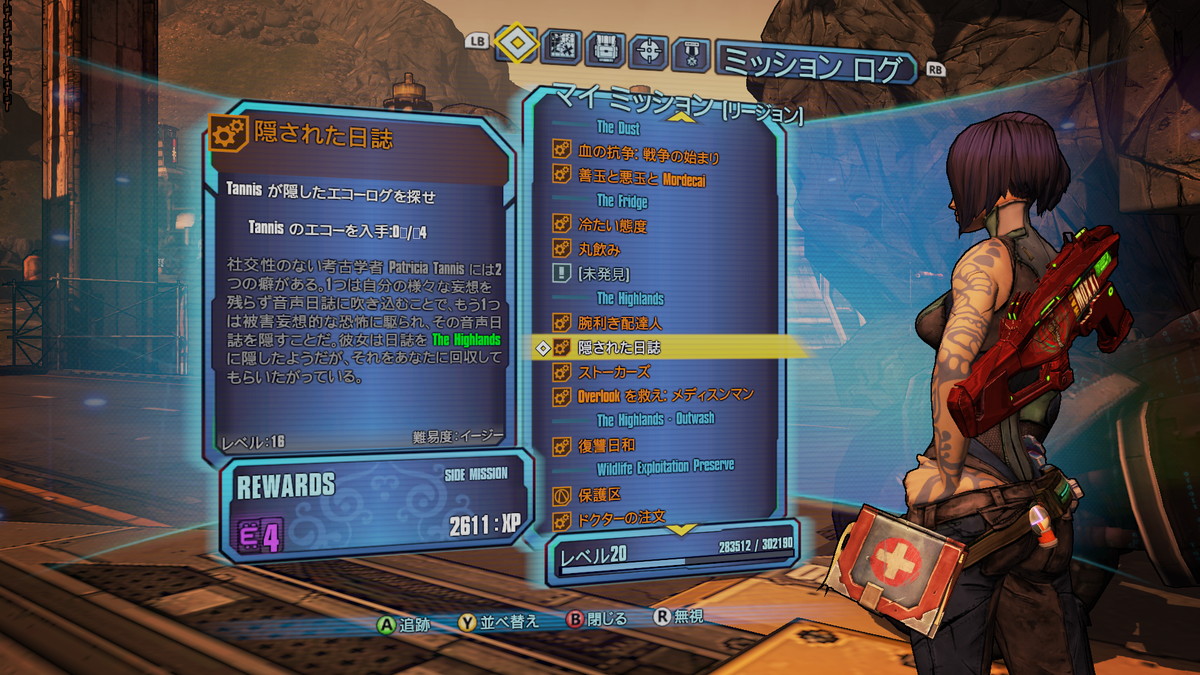The height and width of the screenshot is (675, 1200).
Task: Open the Badass Rank medal tab
Action: tap(691, 53)
